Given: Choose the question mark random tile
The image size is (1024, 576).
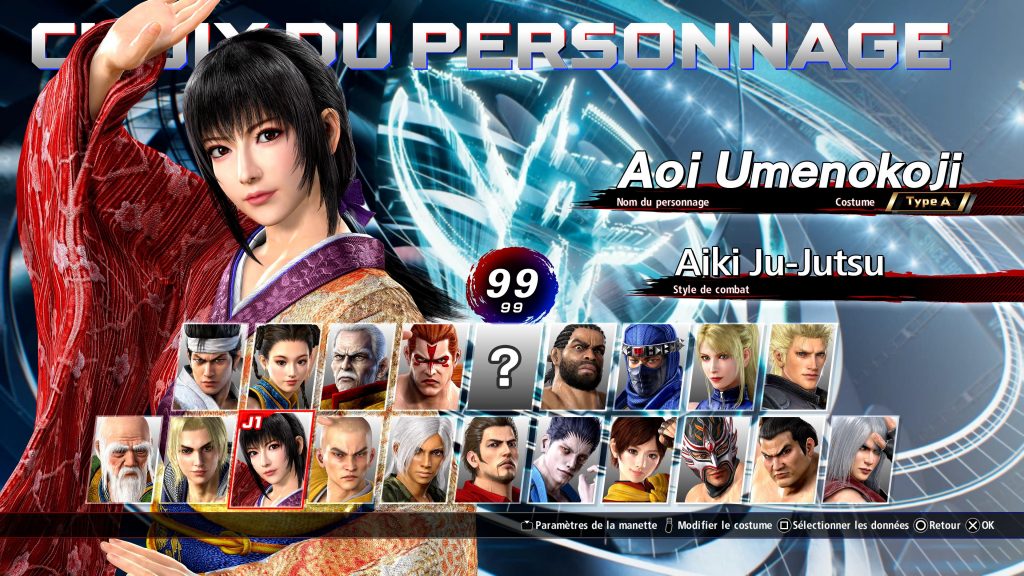Looking at the screenshot, I should point(506,366).
